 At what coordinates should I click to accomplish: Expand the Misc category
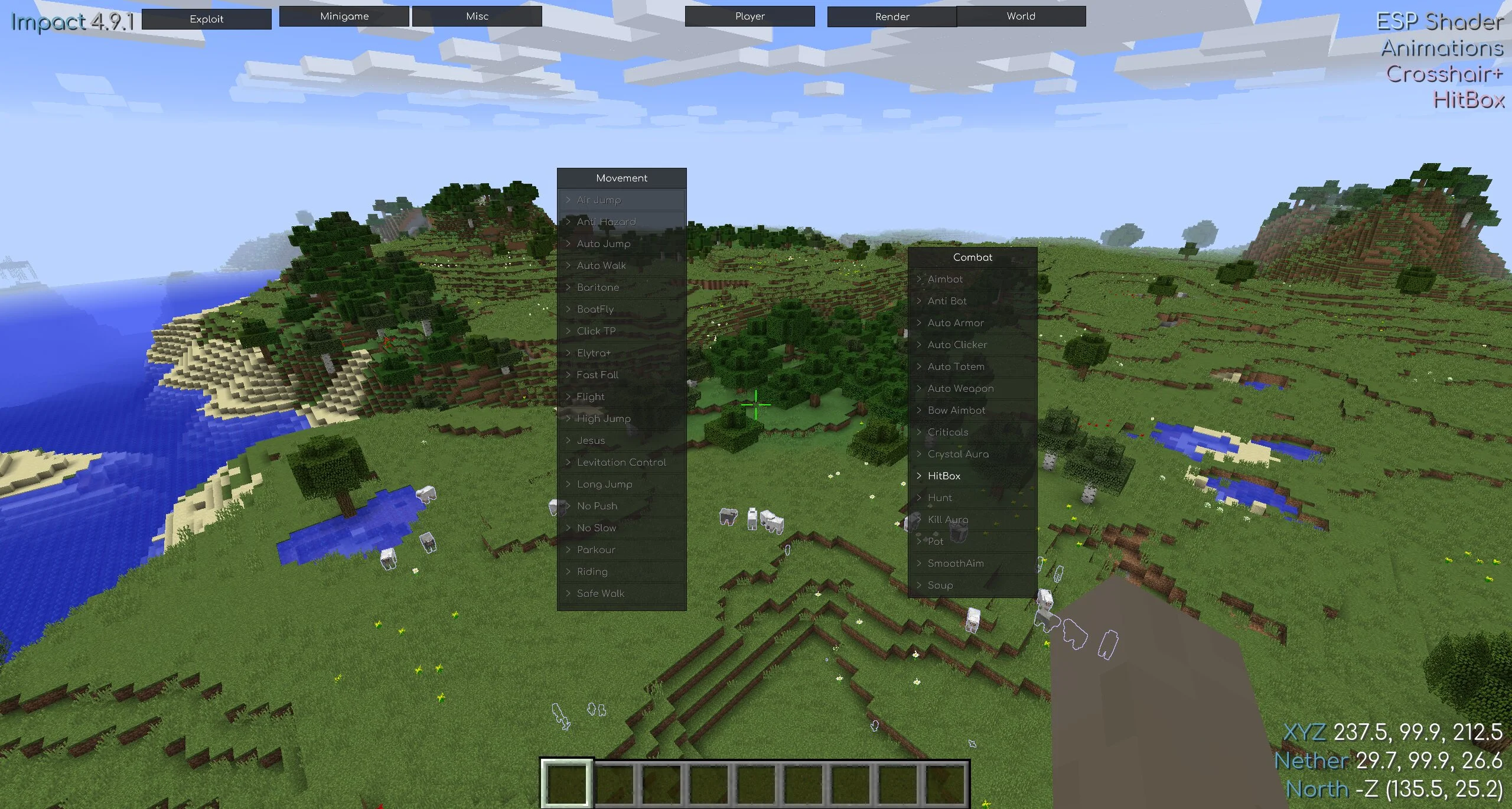click(x=477, y=17)
